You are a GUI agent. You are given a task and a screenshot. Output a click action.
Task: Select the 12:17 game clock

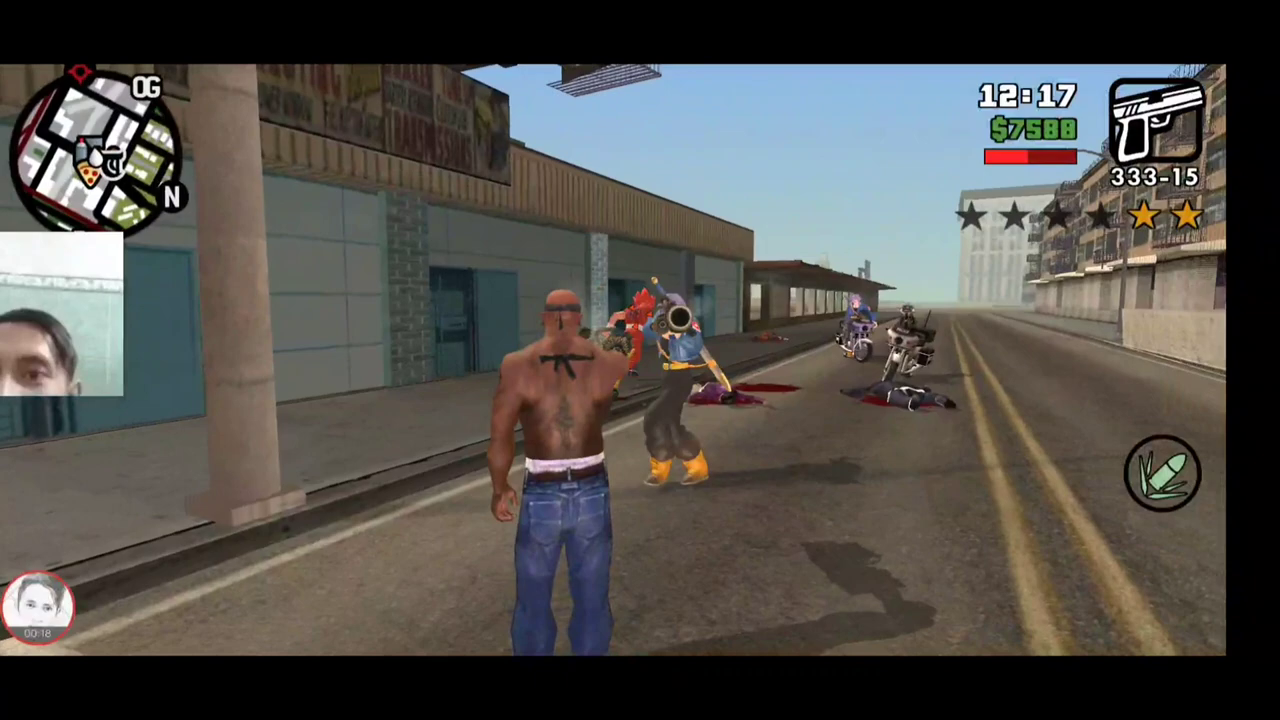(x=1027, y=96)
